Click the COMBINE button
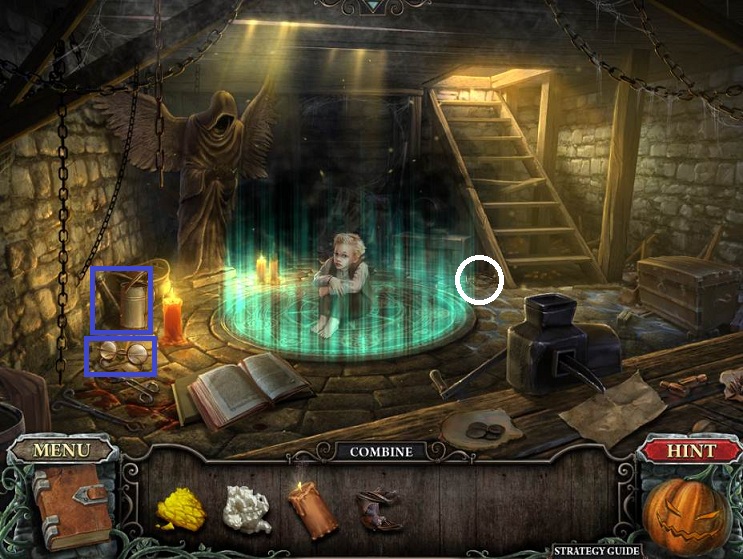743x559 pixels. [x=381, y=452]
